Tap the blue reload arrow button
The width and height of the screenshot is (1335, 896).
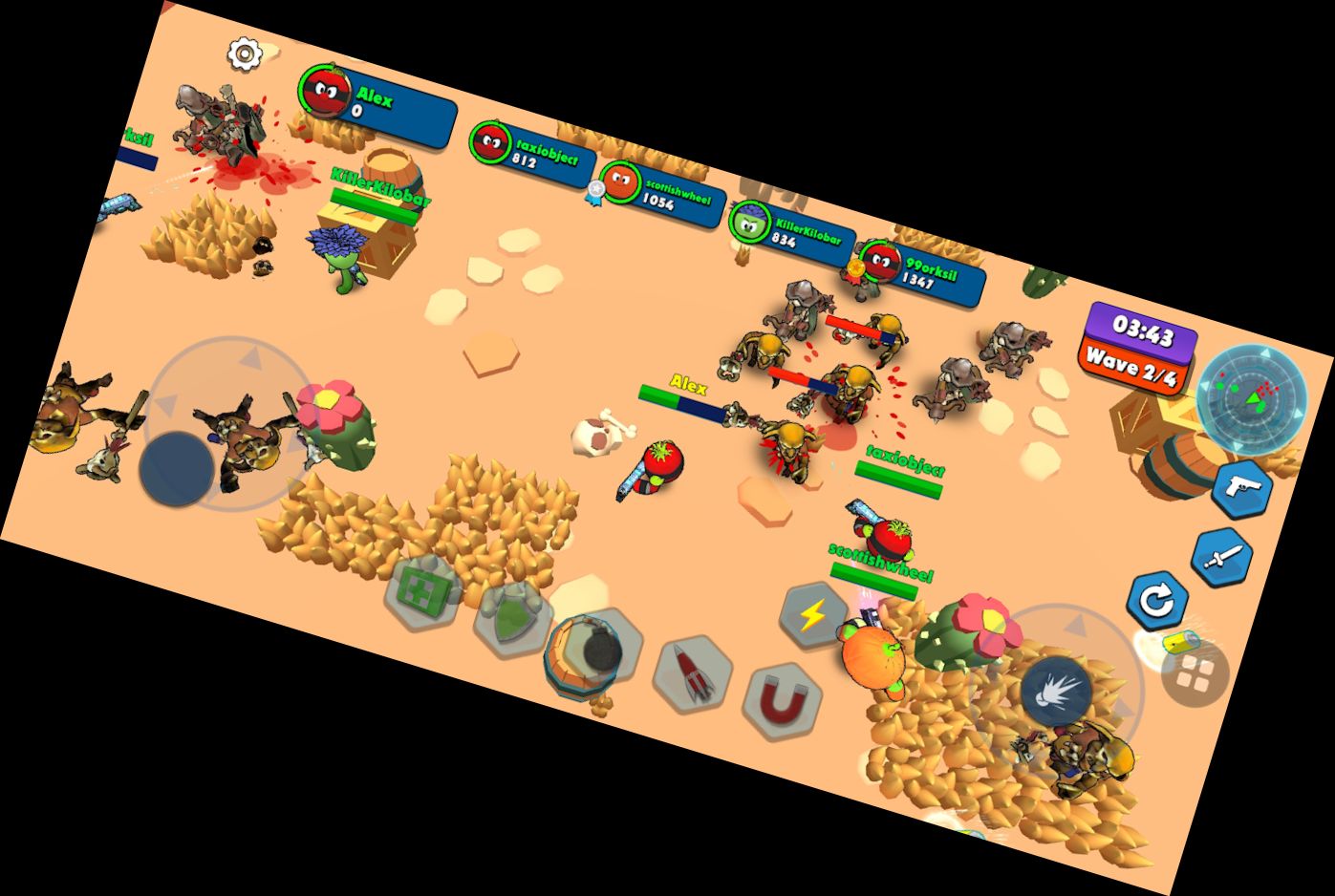click(x=1157, y=602)
